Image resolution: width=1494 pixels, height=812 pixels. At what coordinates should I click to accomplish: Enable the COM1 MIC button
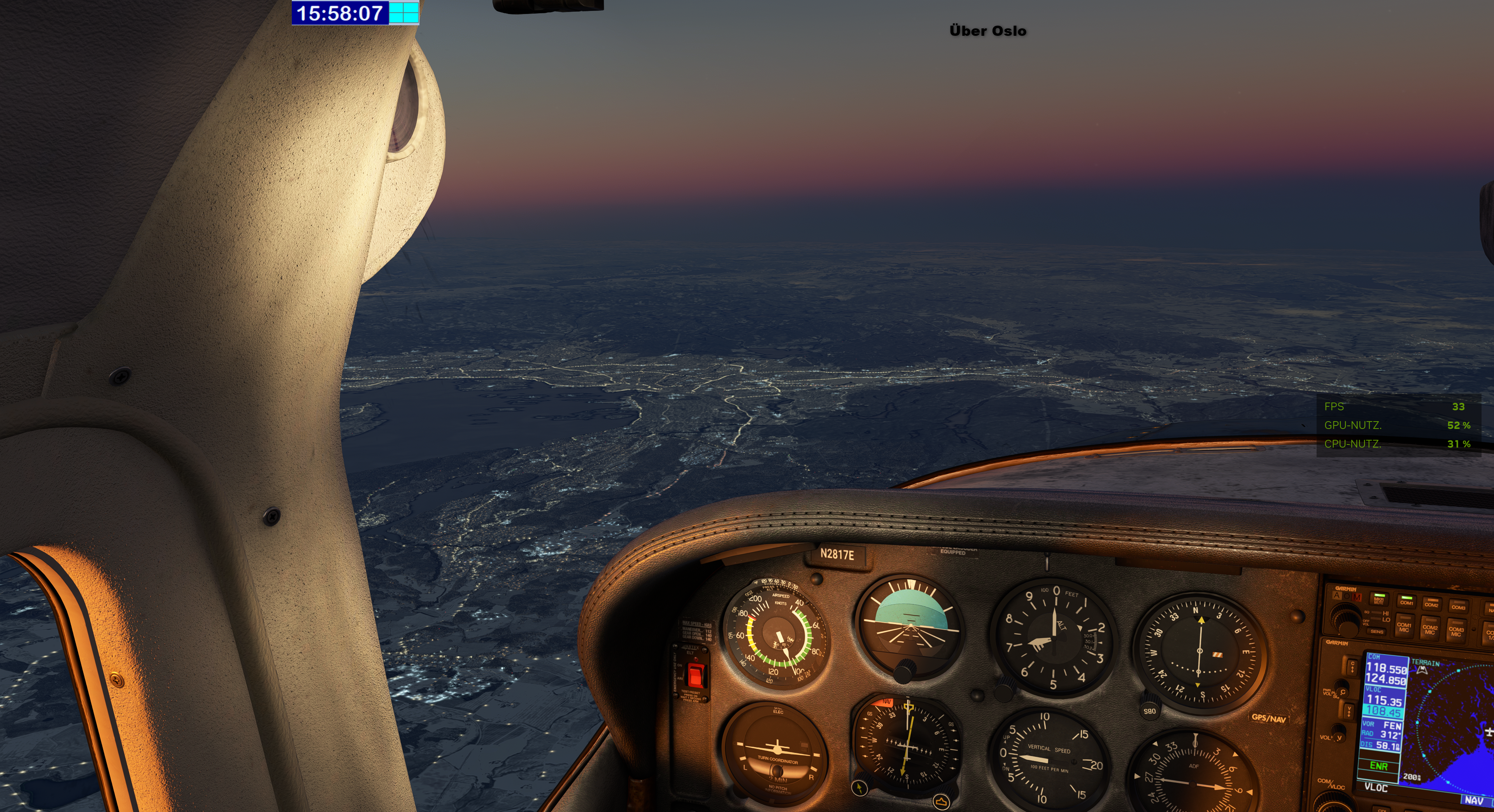1404,626
